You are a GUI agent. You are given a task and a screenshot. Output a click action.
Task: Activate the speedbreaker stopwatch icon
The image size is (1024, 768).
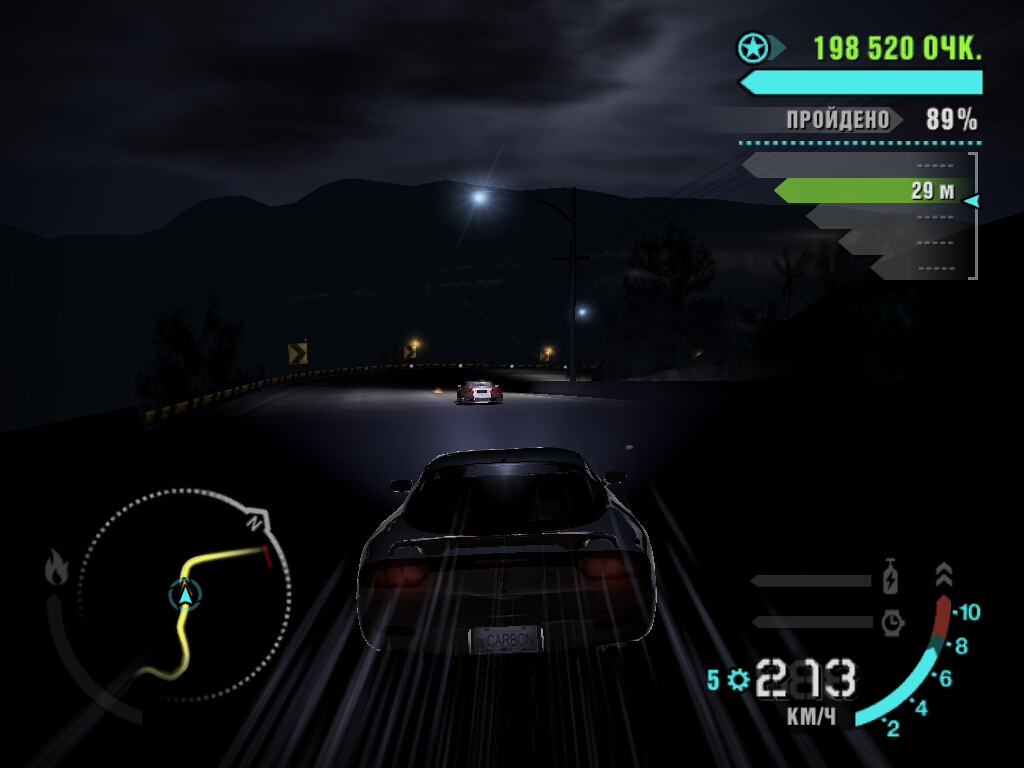tap(892, 622)
